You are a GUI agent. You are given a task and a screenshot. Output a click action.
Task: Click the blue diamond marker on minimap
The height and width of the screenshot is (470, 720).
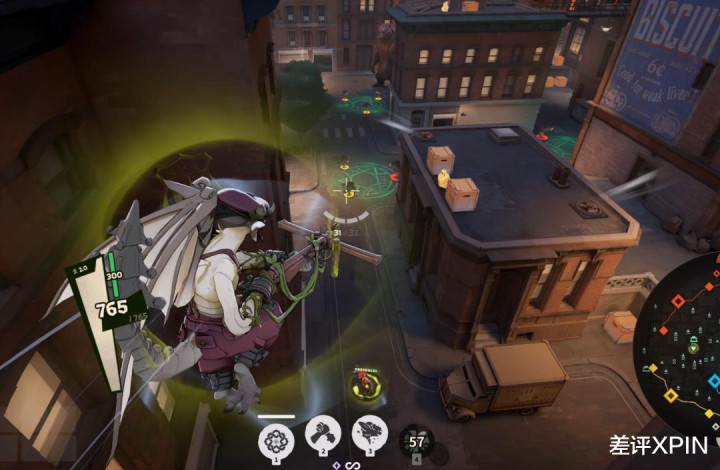coord(714,381)
